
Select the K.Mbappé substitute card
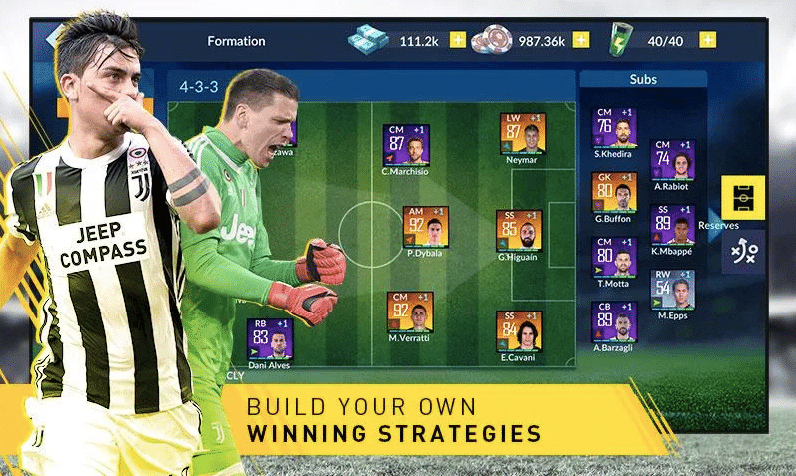click(672, 224)
